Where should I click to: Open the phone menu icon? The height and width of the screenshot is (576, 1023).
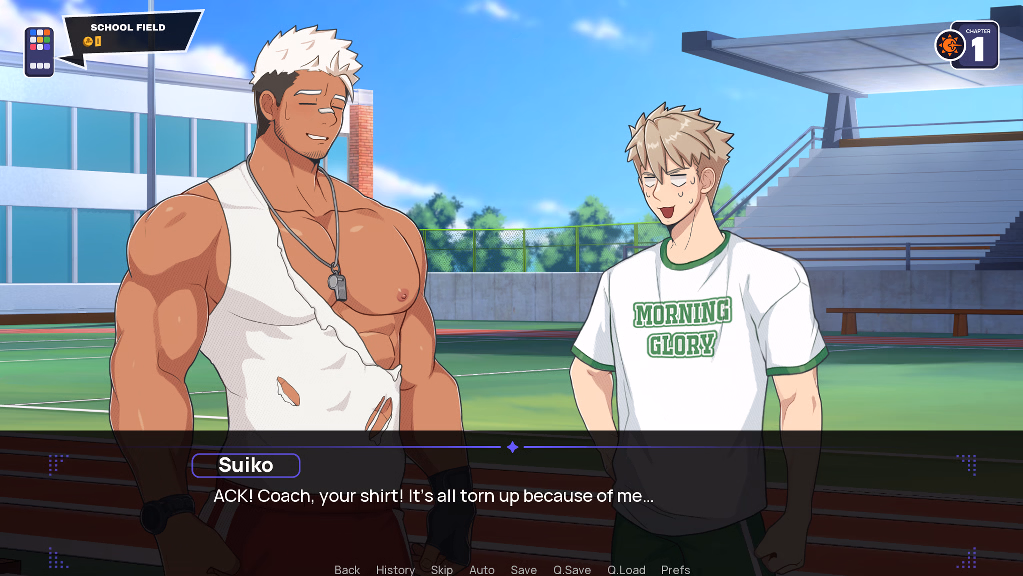pyautogui.click(x=40, y=50)
